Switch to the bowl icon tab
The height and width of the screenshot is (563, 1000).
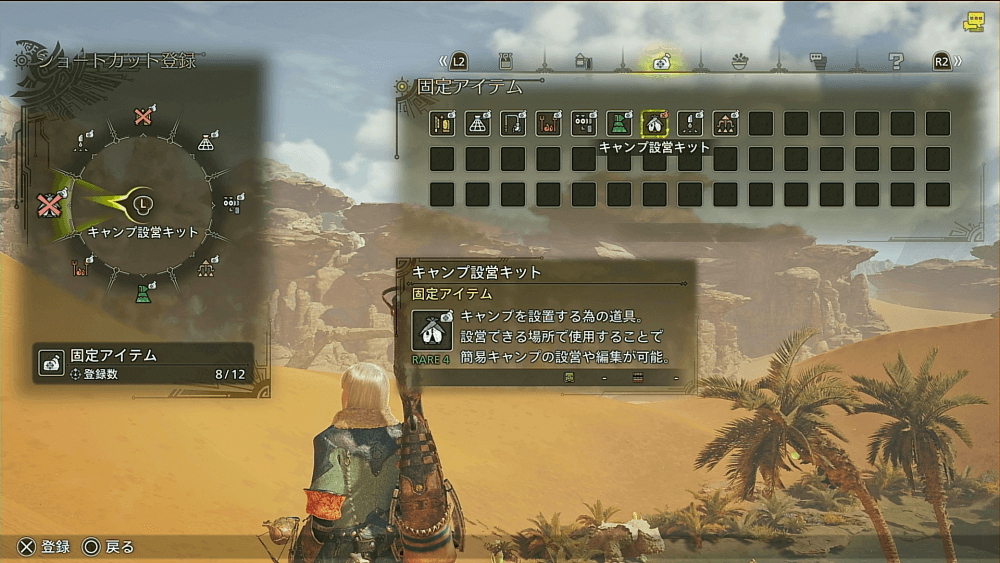pyautogui.click(x=740, y=62)
